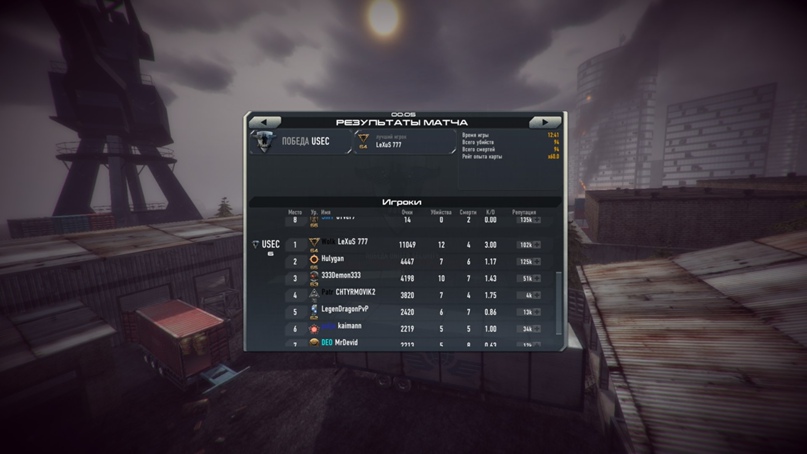
Task: Add reputation to LeXuS 777 with plus button
Action: [x=537, y=244]
